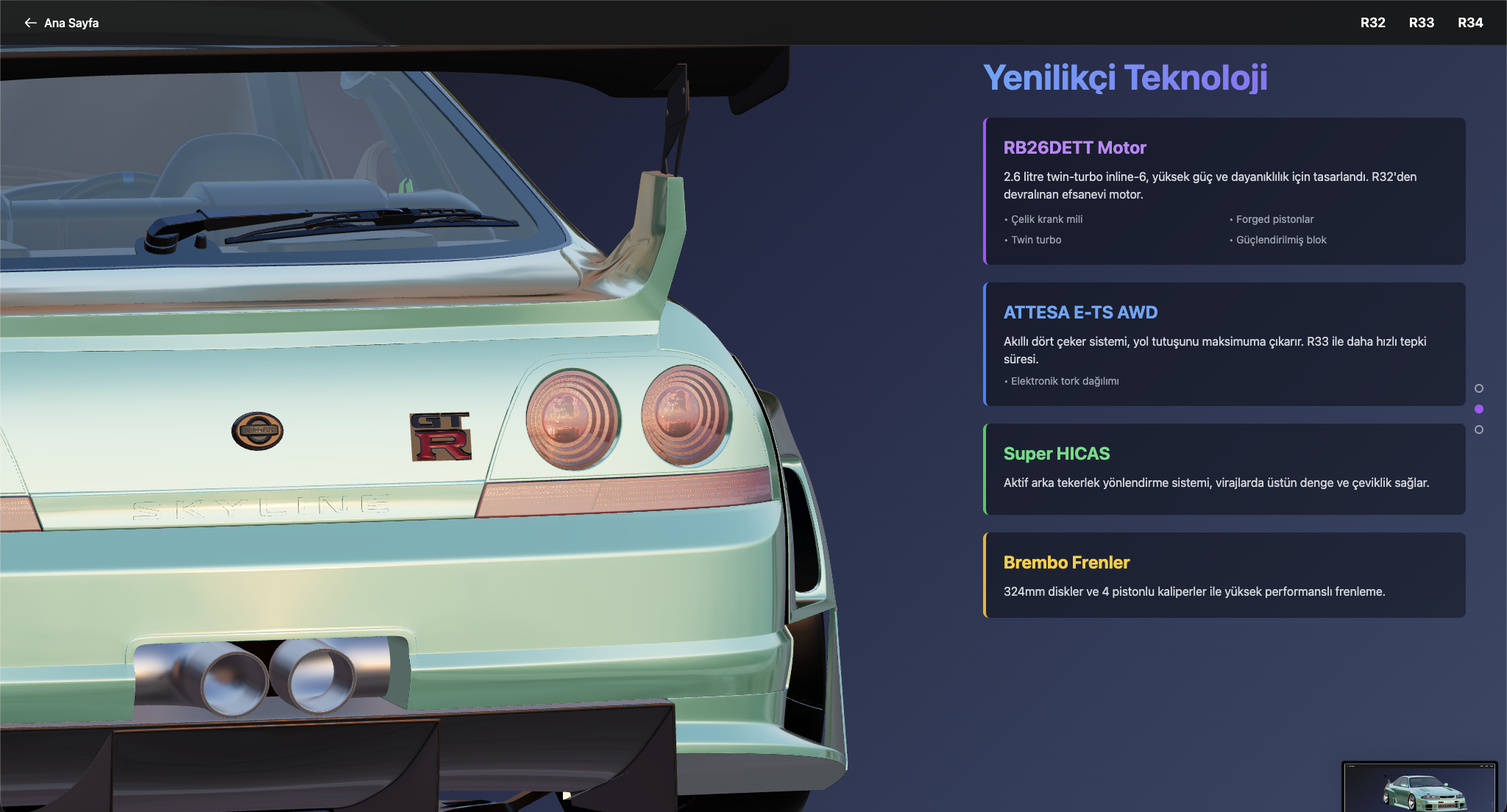Click the back arrow icon
1507x812 pixels.
coord(30,23)
